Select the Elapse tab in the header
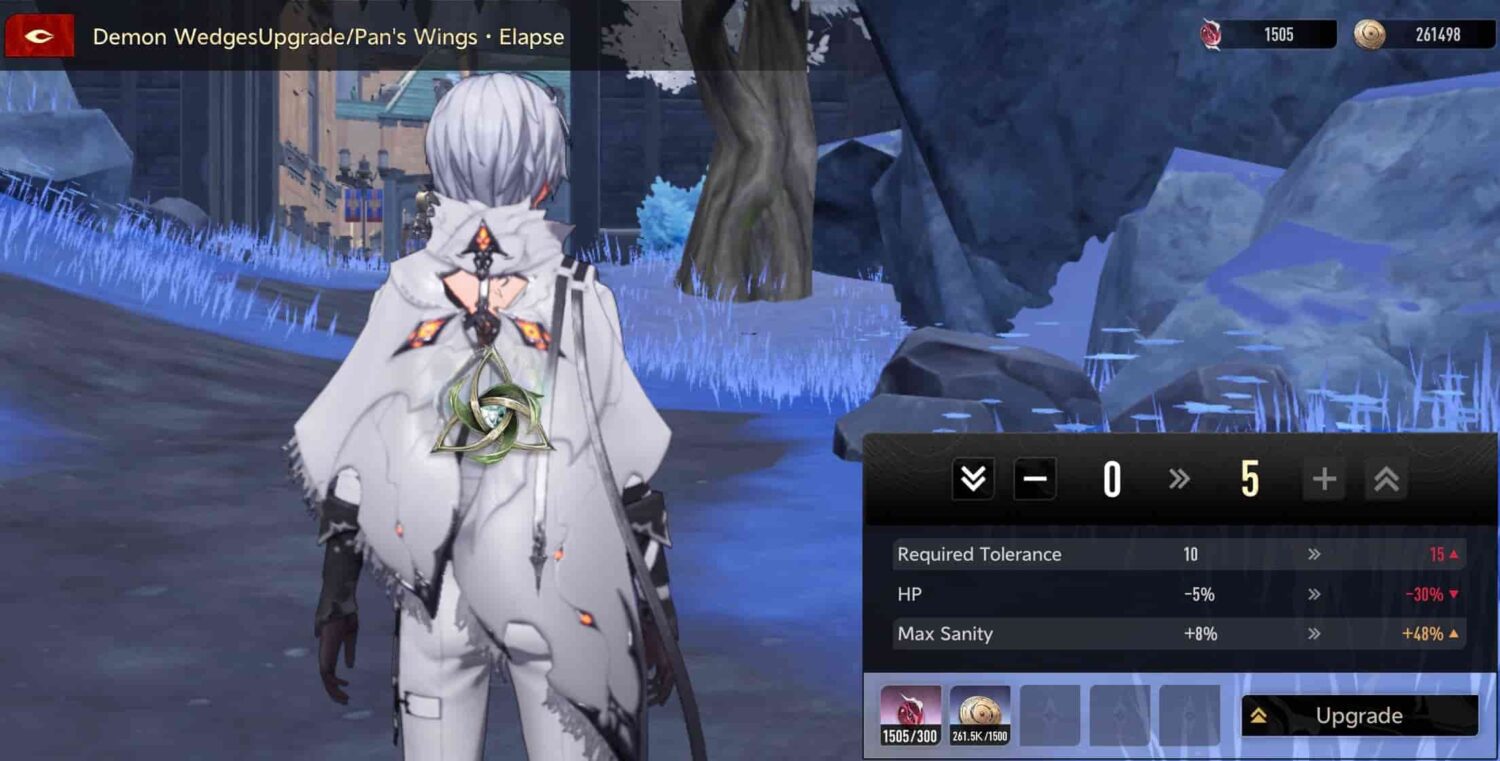 (x=530, y=36)
